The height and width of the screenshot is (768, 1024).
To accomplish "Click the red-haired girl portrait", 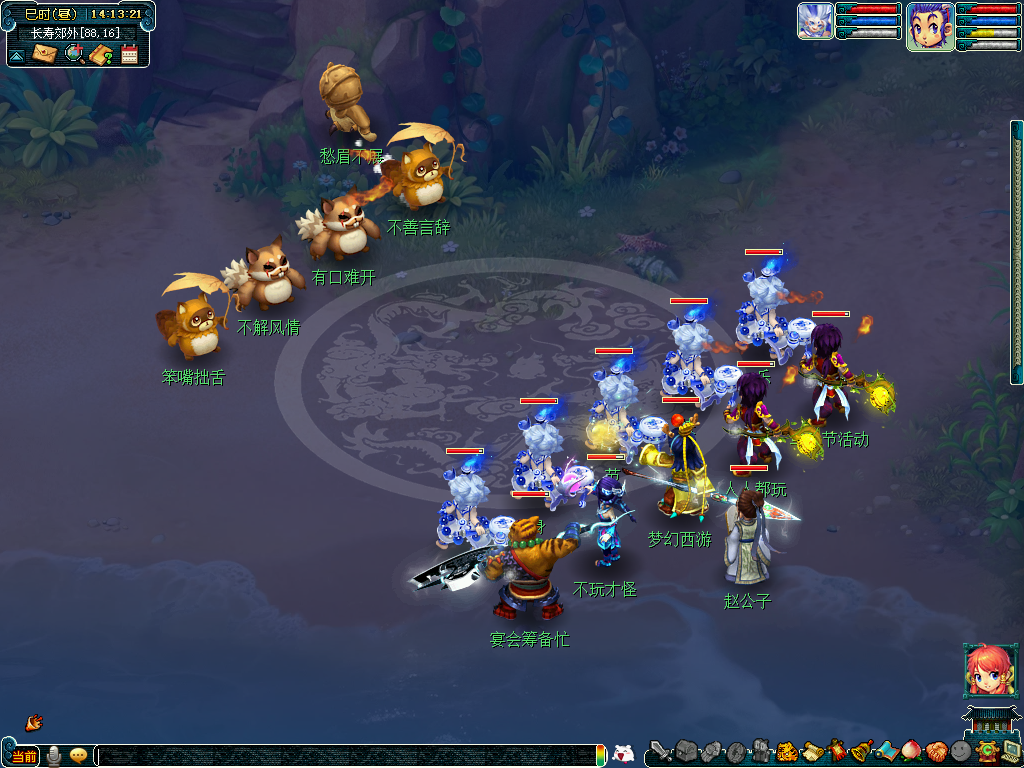I will (985, 670).
